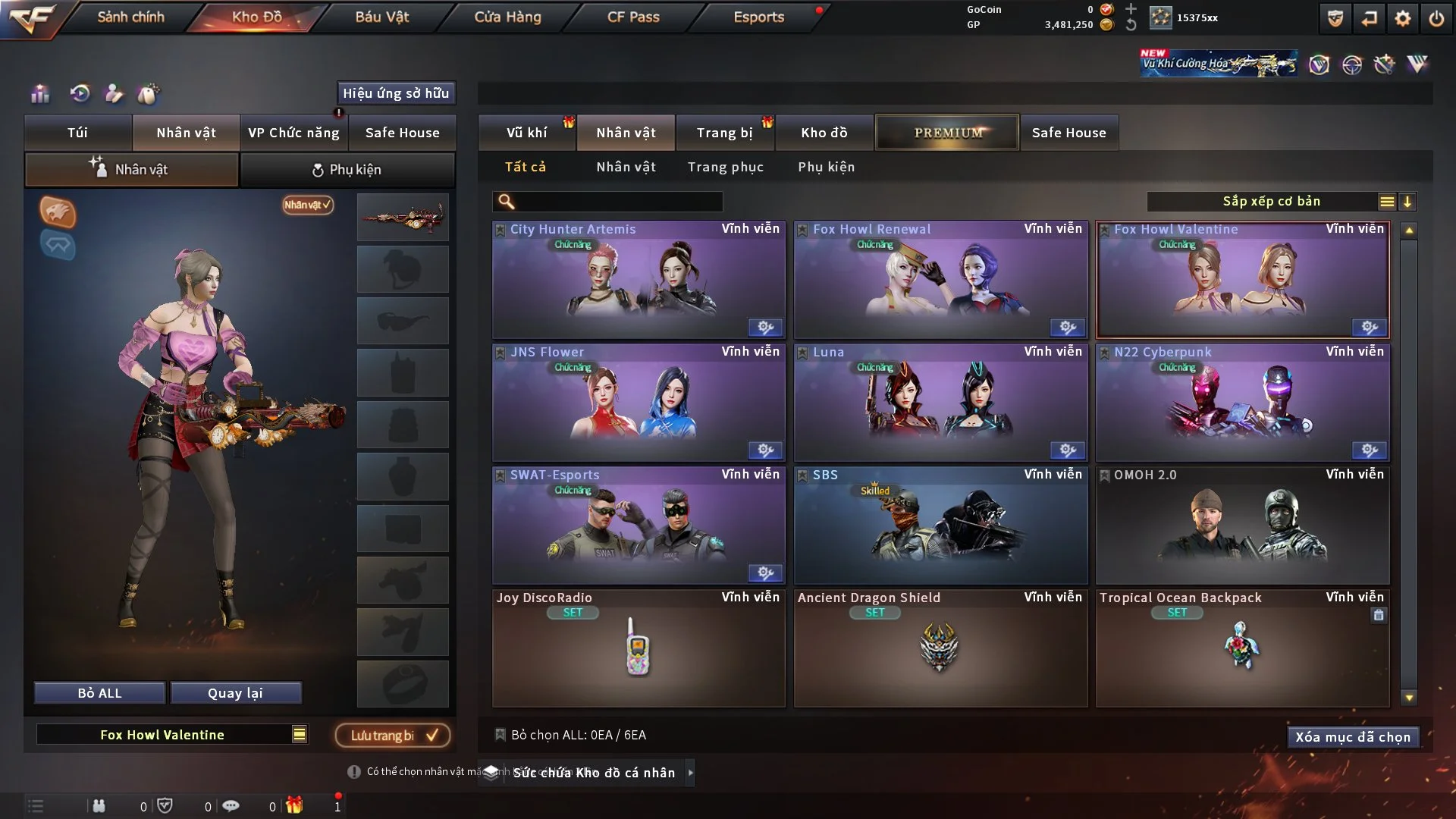Switch to the Vũ khí weapons tab

(x=526, y=133)
